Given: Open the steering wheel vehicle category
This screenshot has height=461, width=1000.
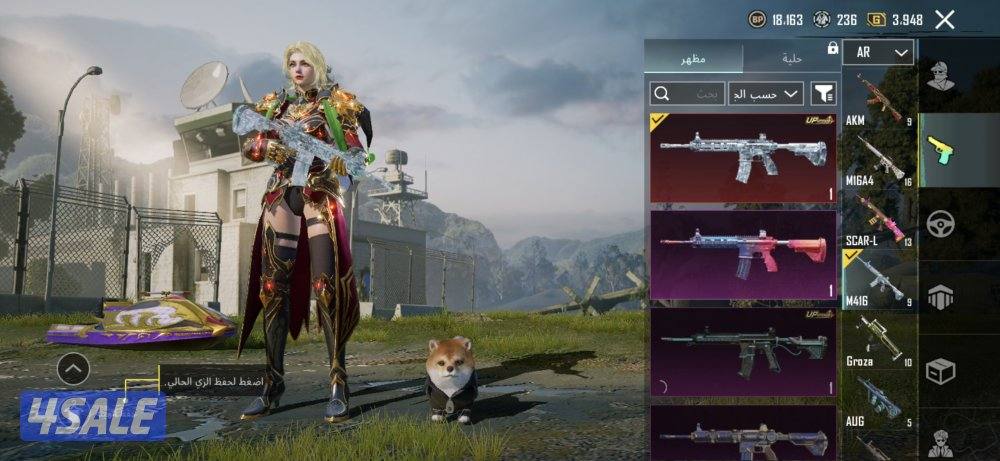Looking at the screenshot, I should point(940,223).
